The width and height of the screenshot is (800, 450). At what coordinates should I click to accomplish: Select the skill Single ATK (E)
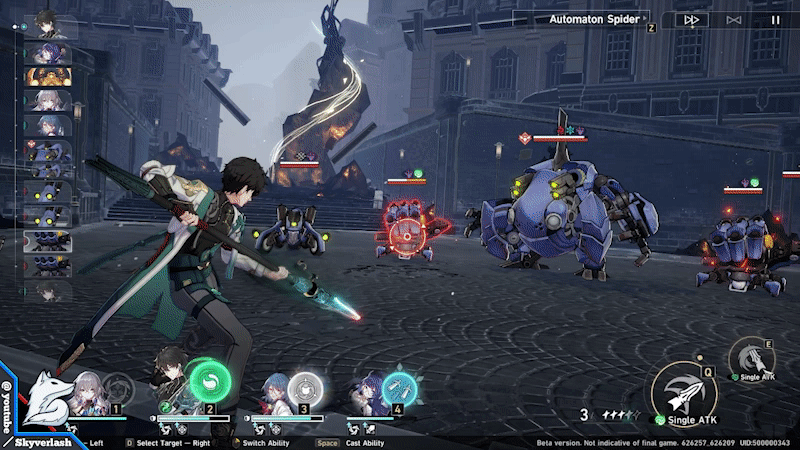point(751,360)
